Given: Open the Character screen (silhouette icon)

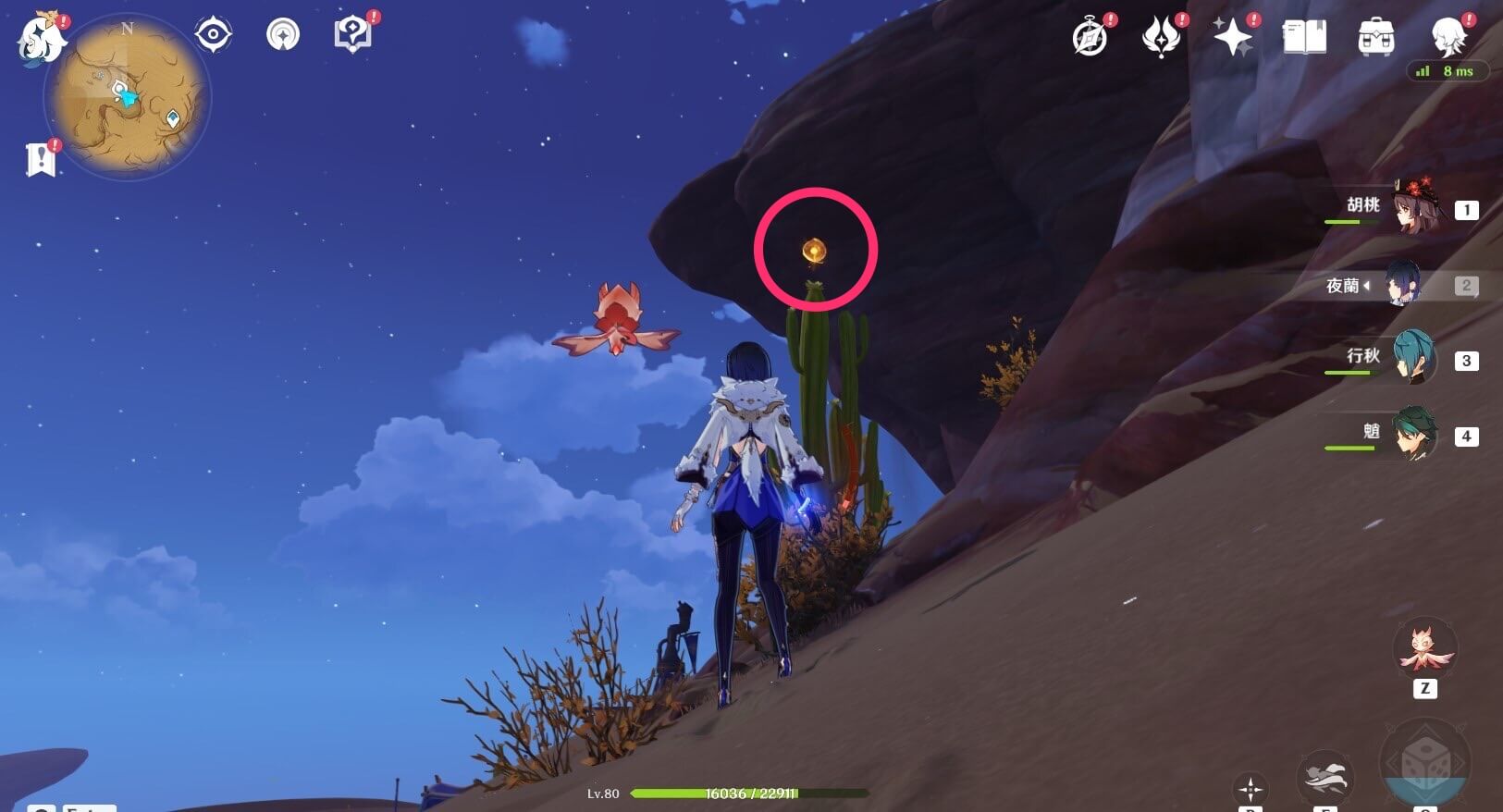Looking at the screenshot, I should coord(1449,35).
